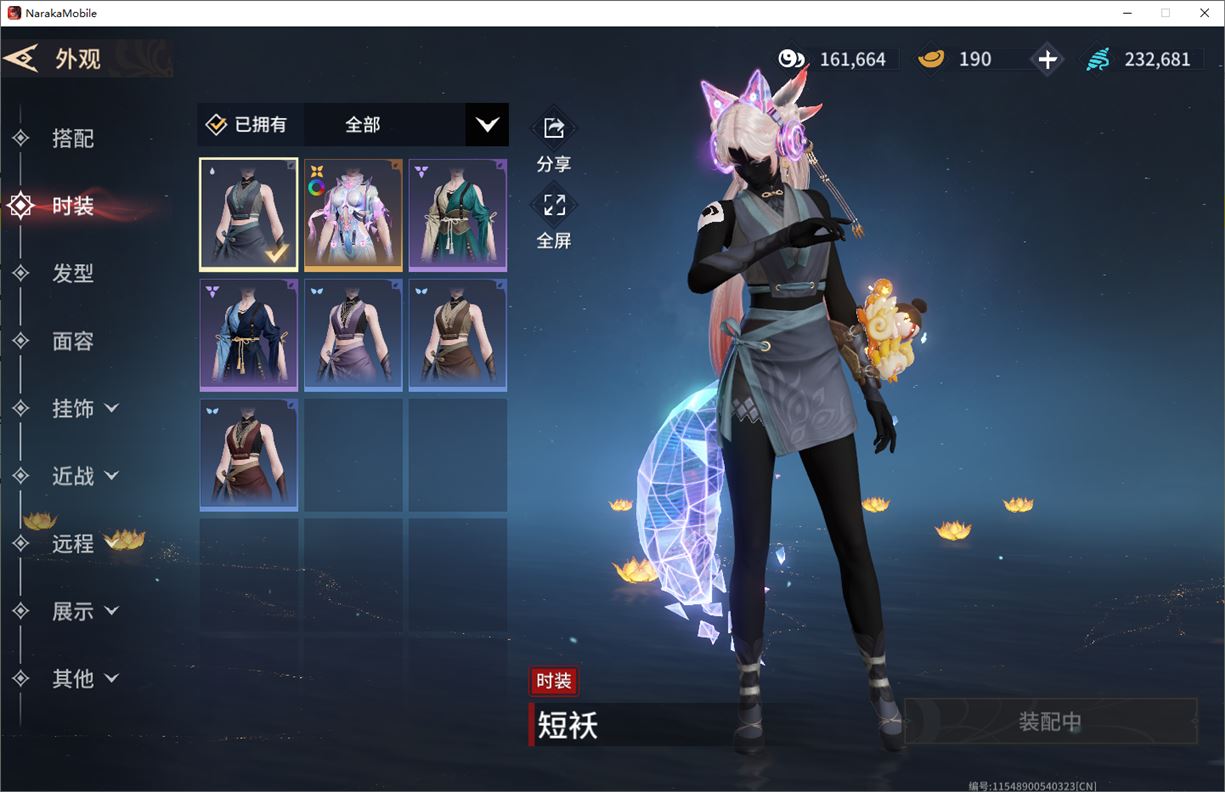This screenshot has width=1225, height=792.
Task: Pick the blue and navy robe outfit
Action: (249, 334)
